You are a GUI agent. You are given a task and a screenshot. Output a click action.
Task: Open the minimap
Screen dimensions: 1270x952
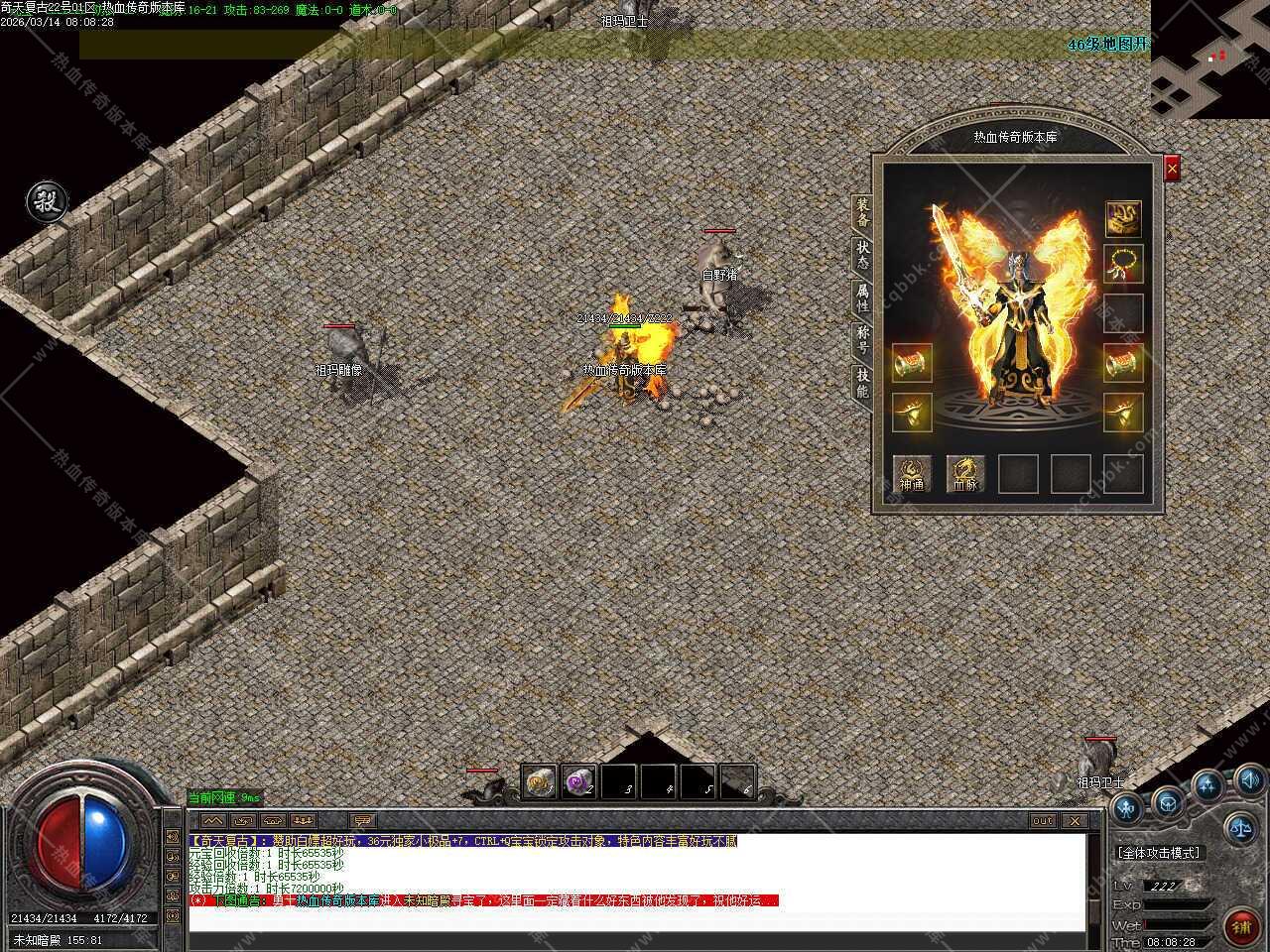[1209, 59]
